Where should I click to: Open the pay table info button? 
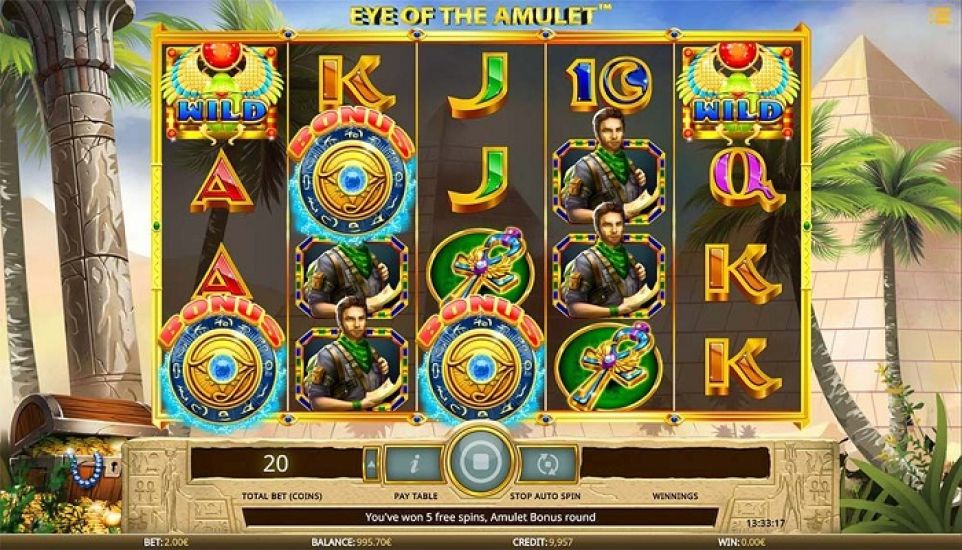click(414, 464)
